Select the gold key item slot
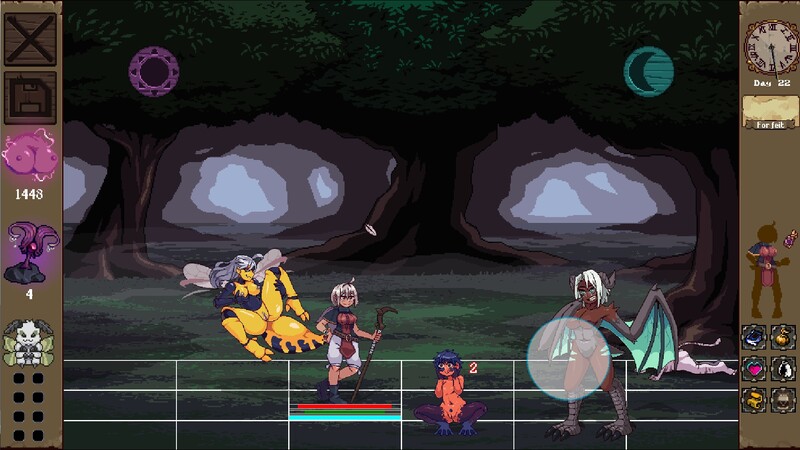 (754, 399)
